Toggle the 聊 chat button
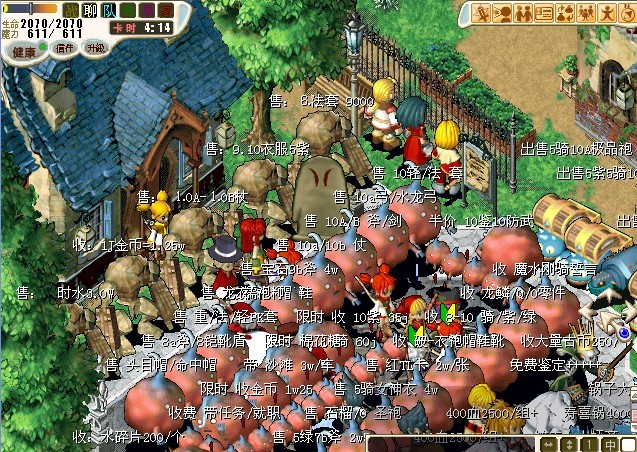This screenshot has height=452, width=637. coord(90,9)
